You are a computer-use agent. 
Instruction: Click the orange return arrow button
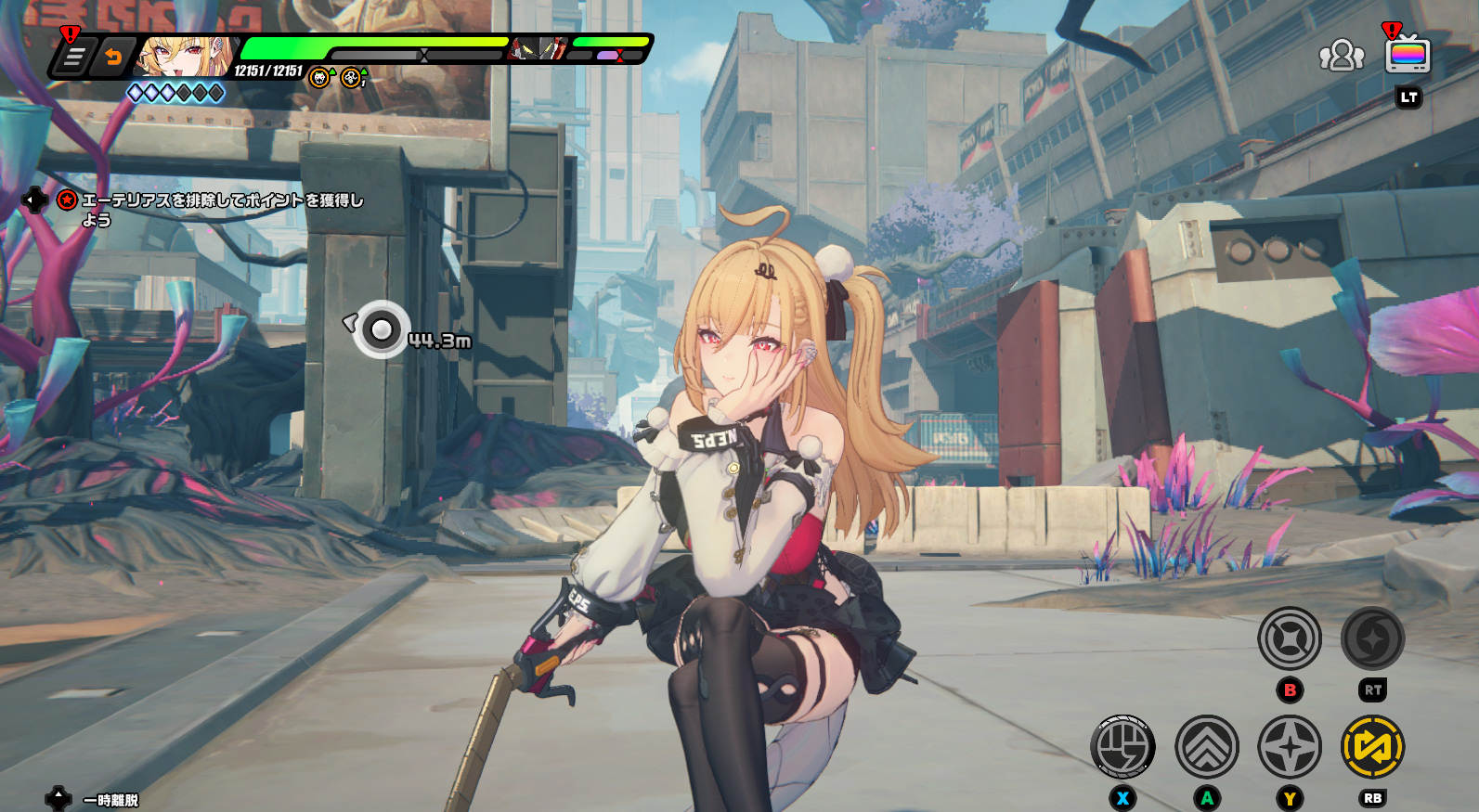[x=113, y=58]
